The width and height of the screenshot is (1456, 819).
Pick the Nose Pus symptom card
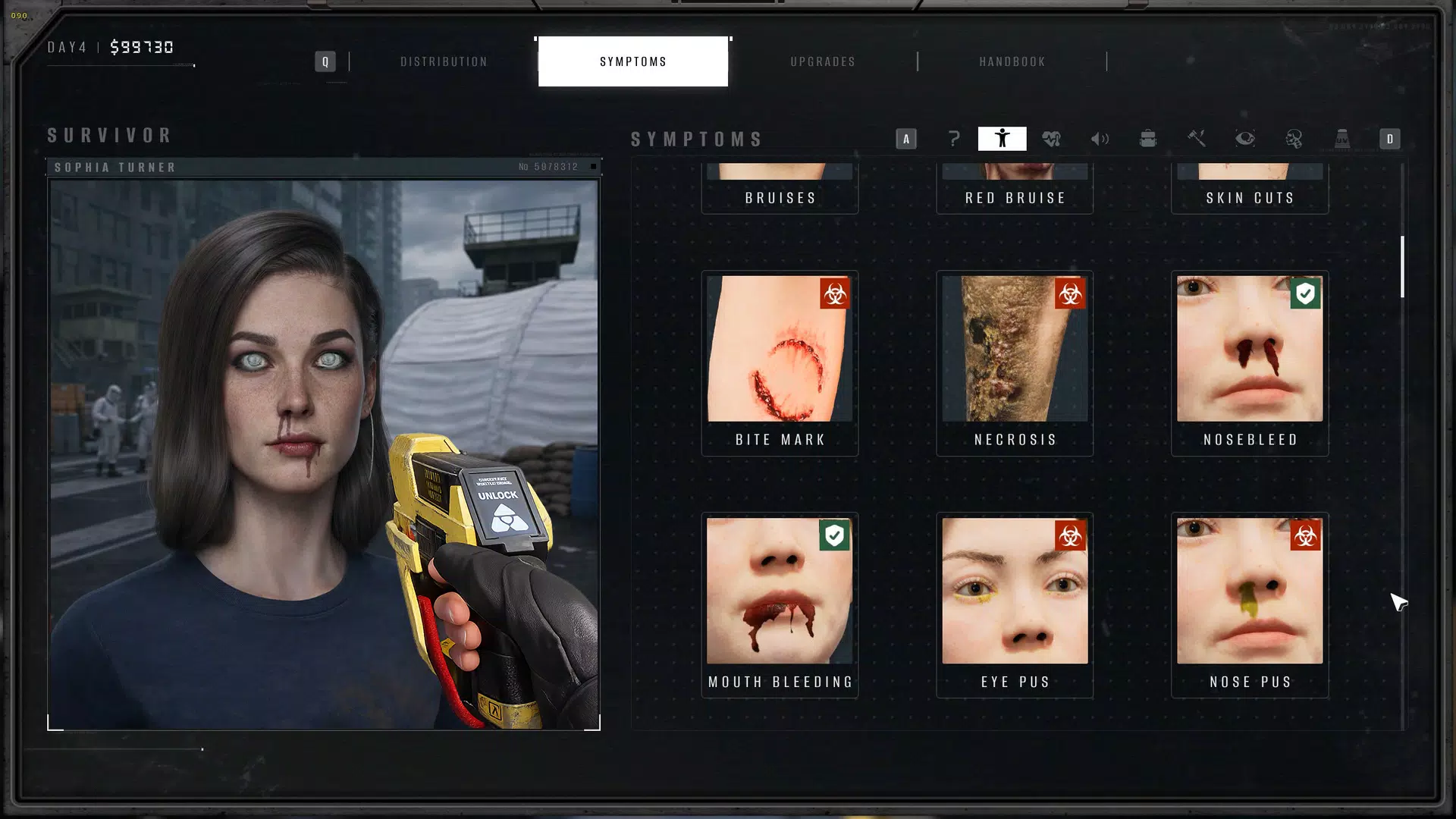1250,605
